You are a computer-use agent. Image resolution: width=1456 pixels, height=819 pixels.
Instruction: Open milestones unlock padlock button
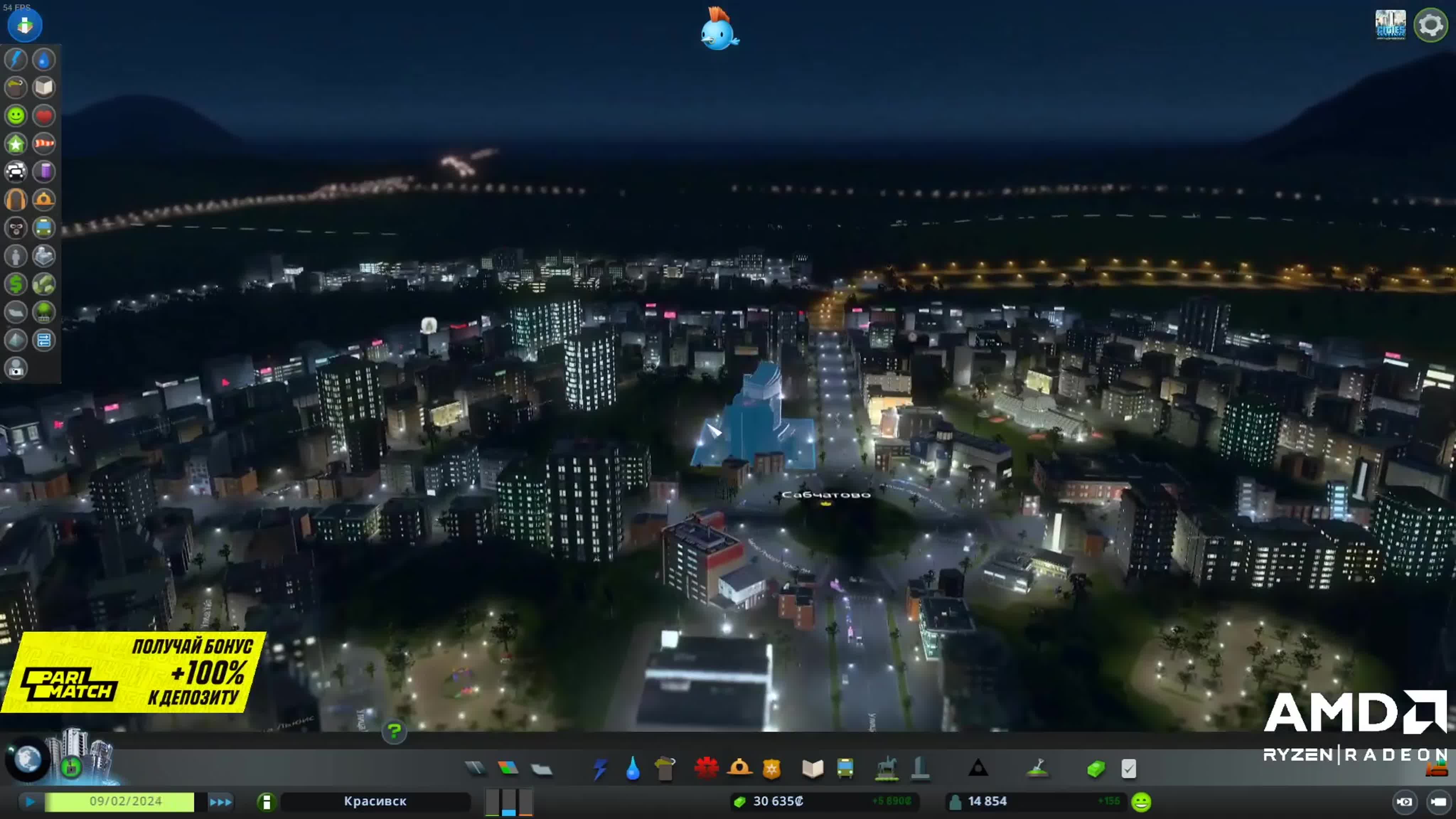click(71, 767)
